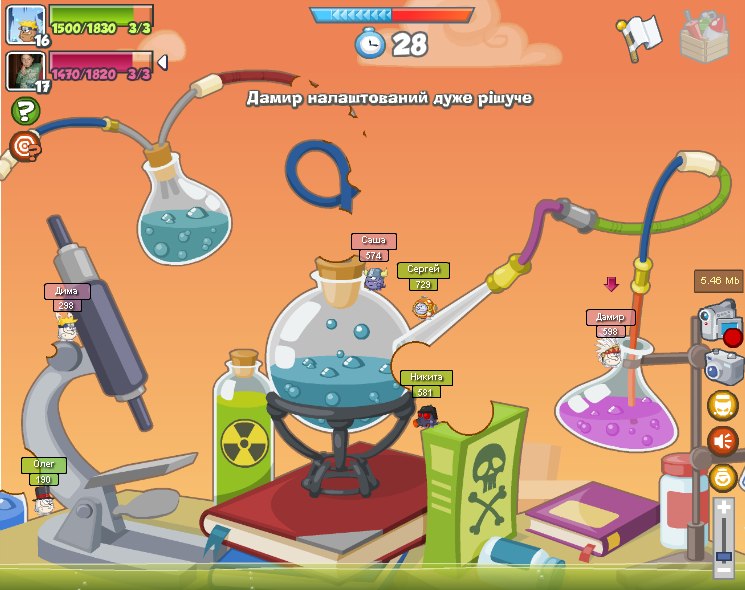Image resolution: width=745 pixels, height=590 pixels.
Task: Click the target hint icon
Action: point(24,147)
